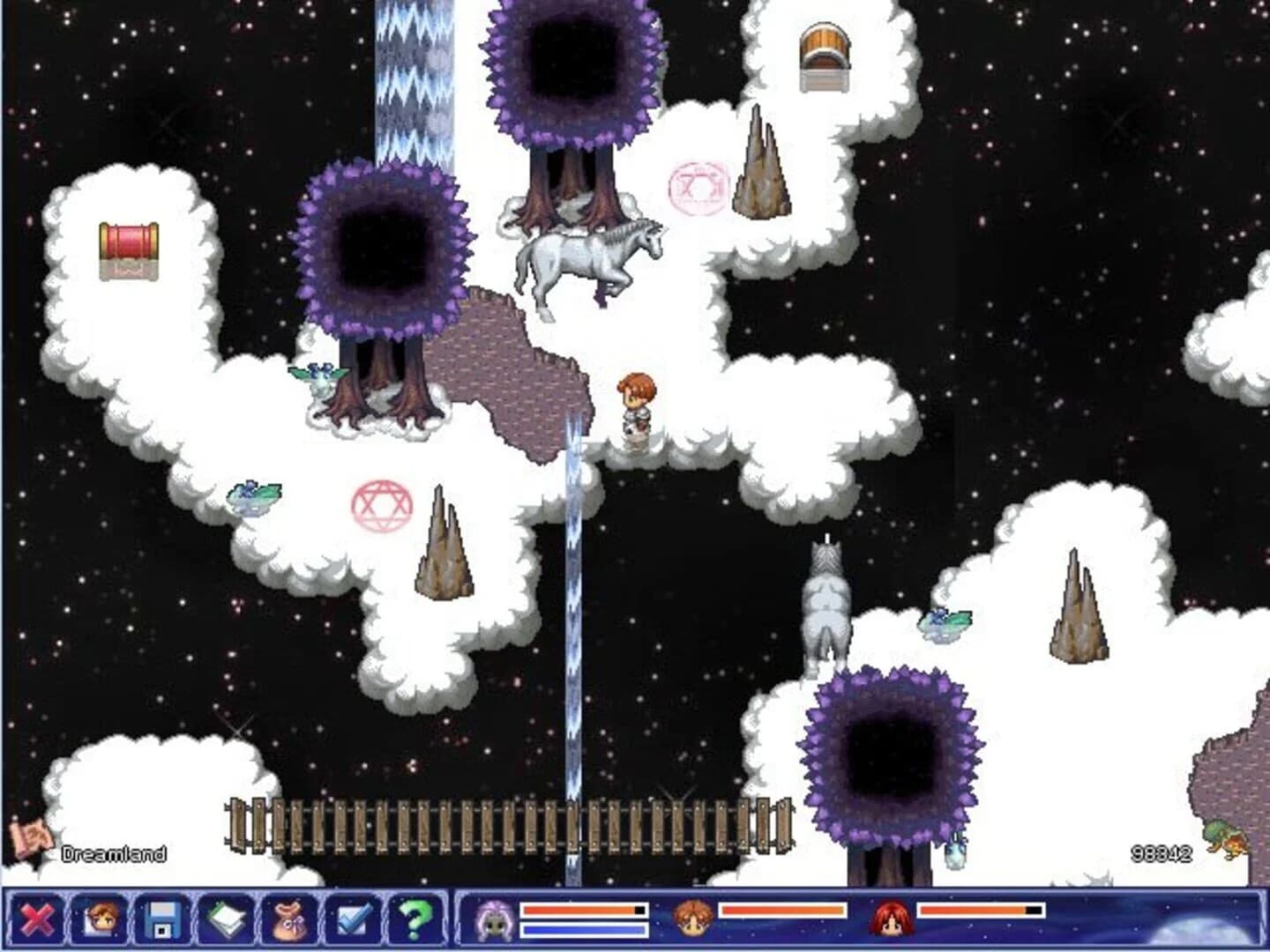Click the blue checkmark options icon

pos(353,919)
